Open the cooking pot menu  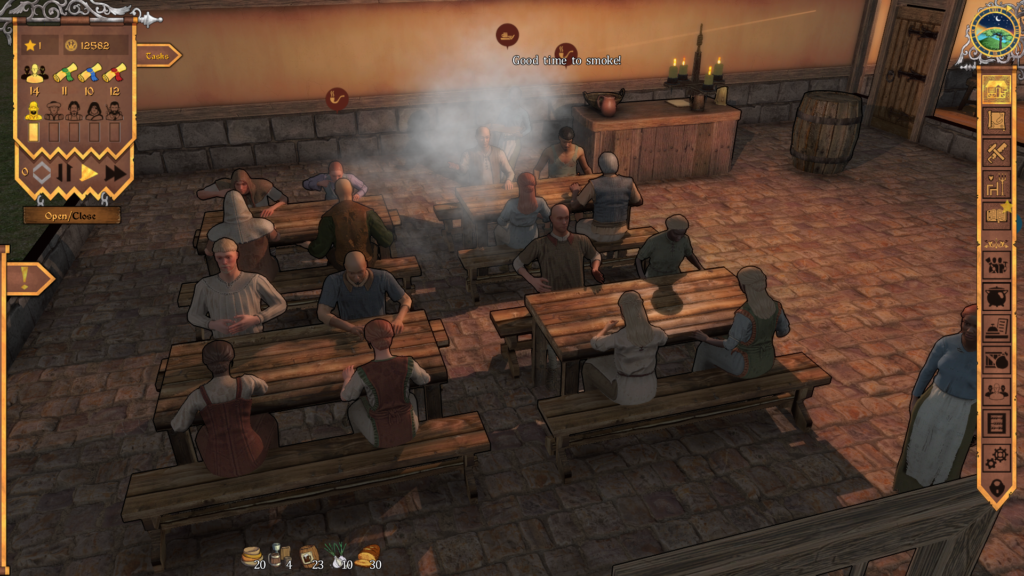click(995, 298)
